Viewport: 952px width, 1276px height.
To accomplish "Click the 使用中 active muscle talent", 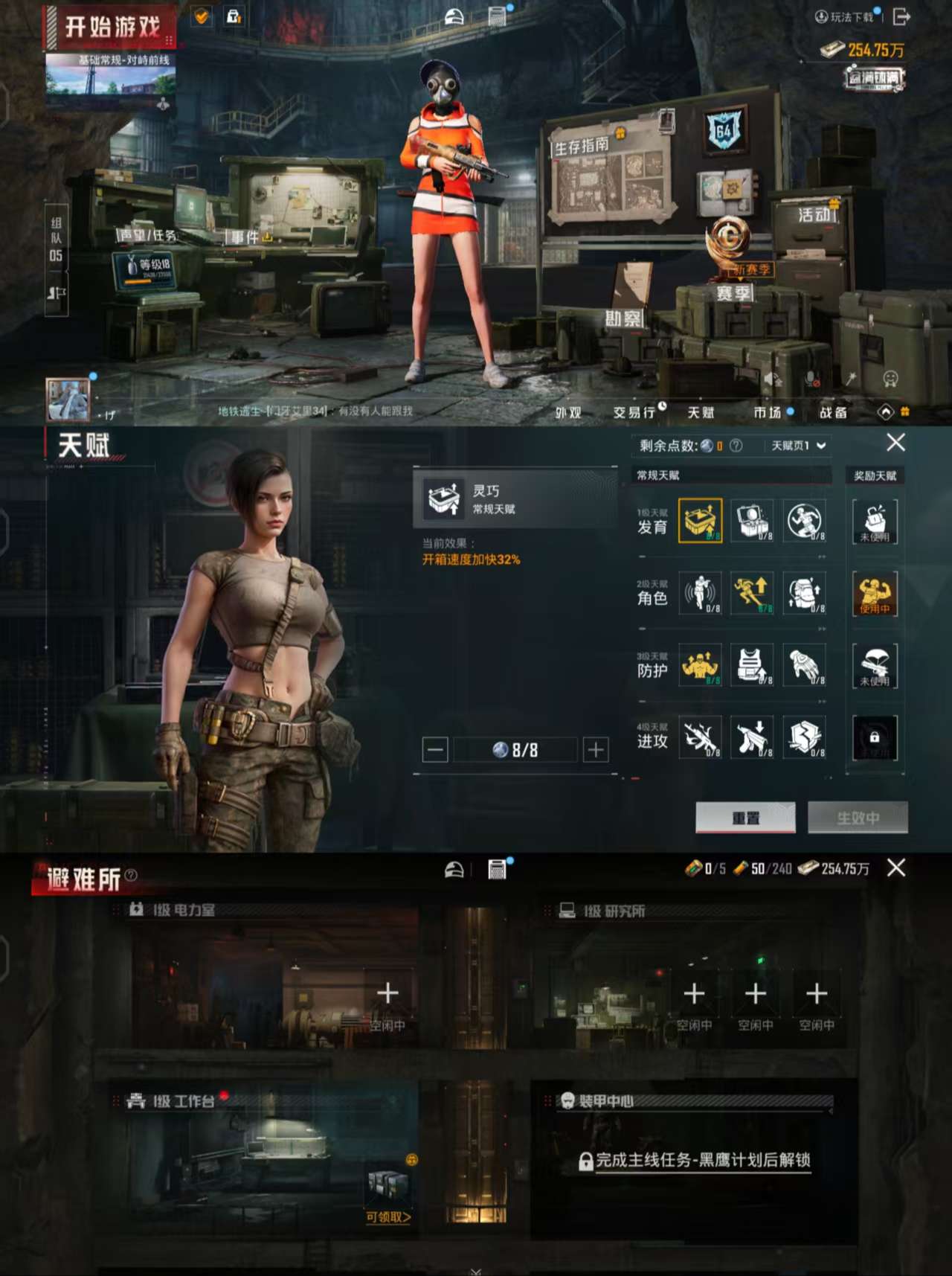I will coord(874,594).
